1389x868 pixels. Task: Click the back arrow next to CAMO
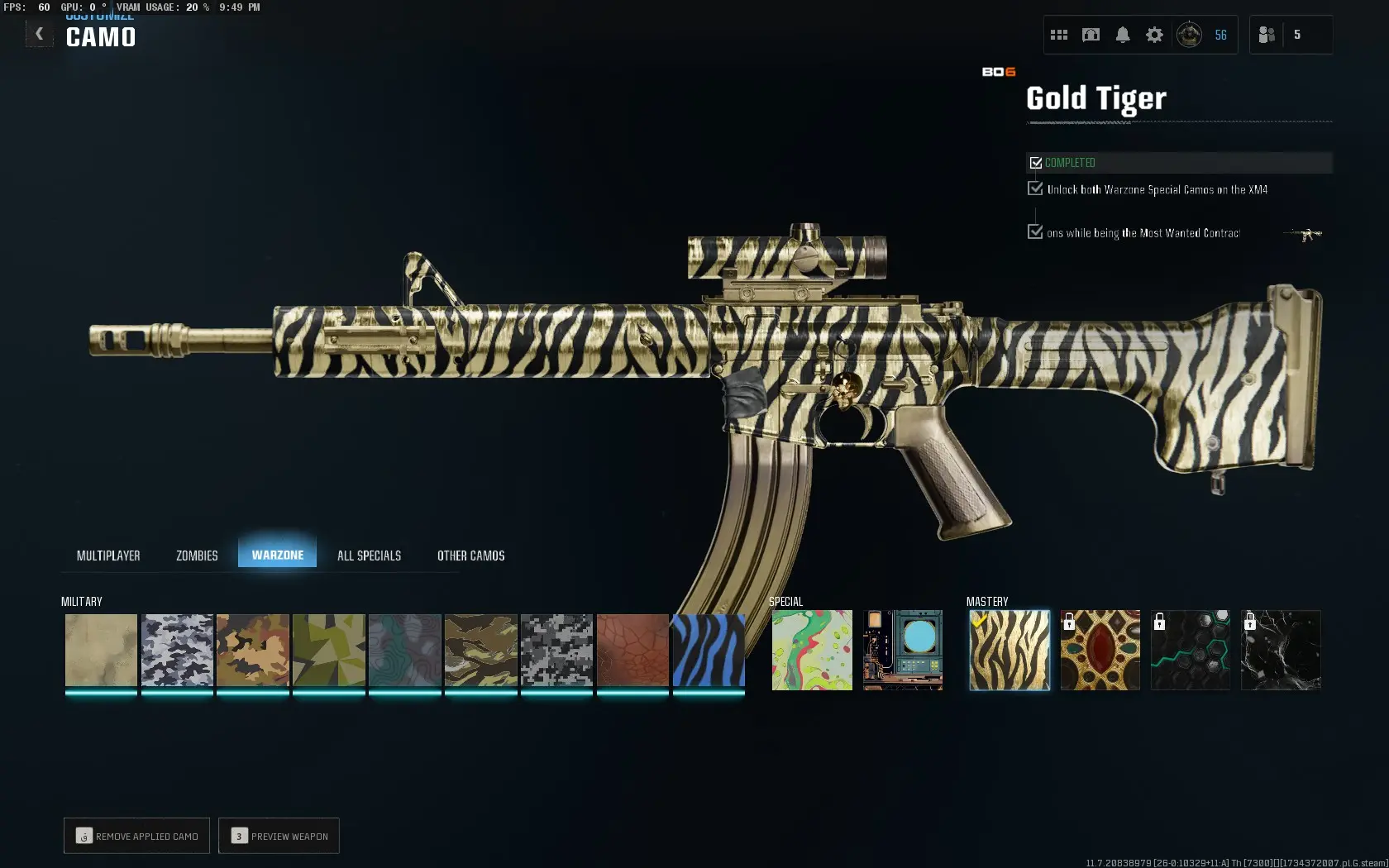point(39,33)
